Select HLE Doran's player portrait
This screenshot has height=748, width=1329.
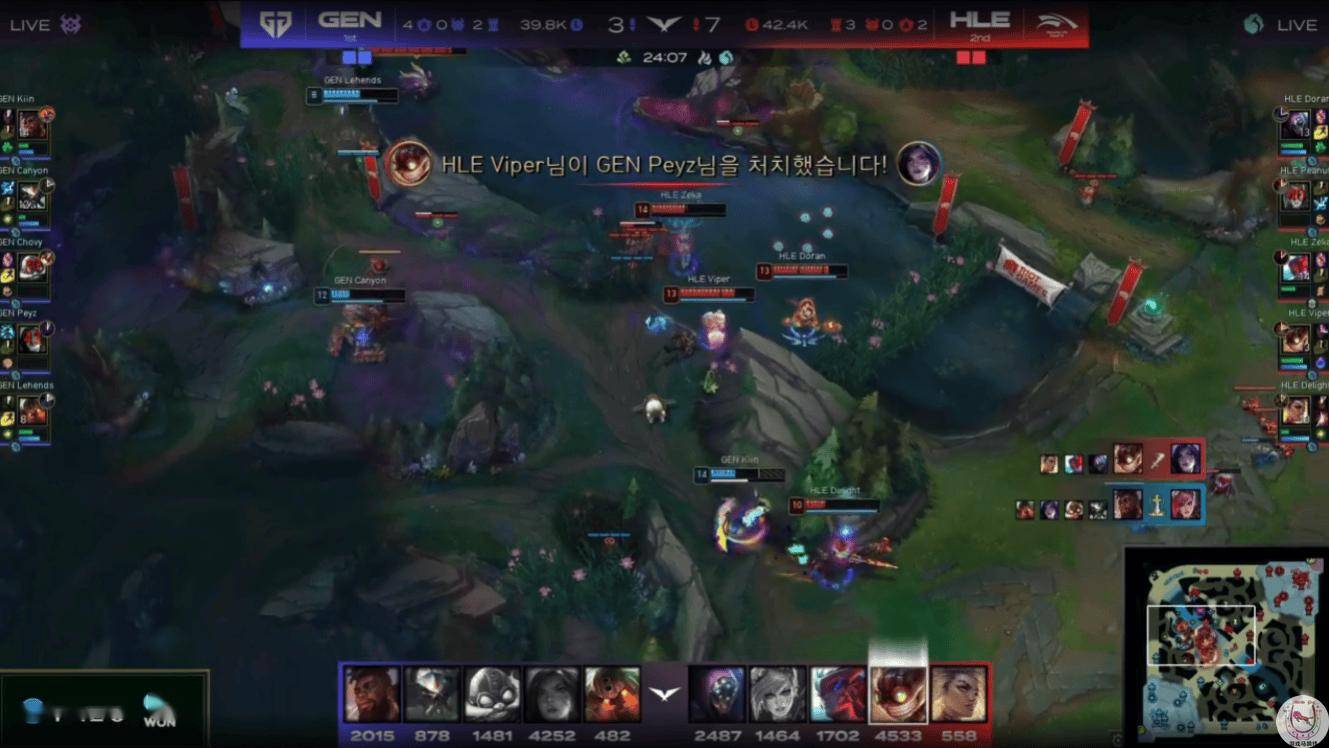(1296, 125)
